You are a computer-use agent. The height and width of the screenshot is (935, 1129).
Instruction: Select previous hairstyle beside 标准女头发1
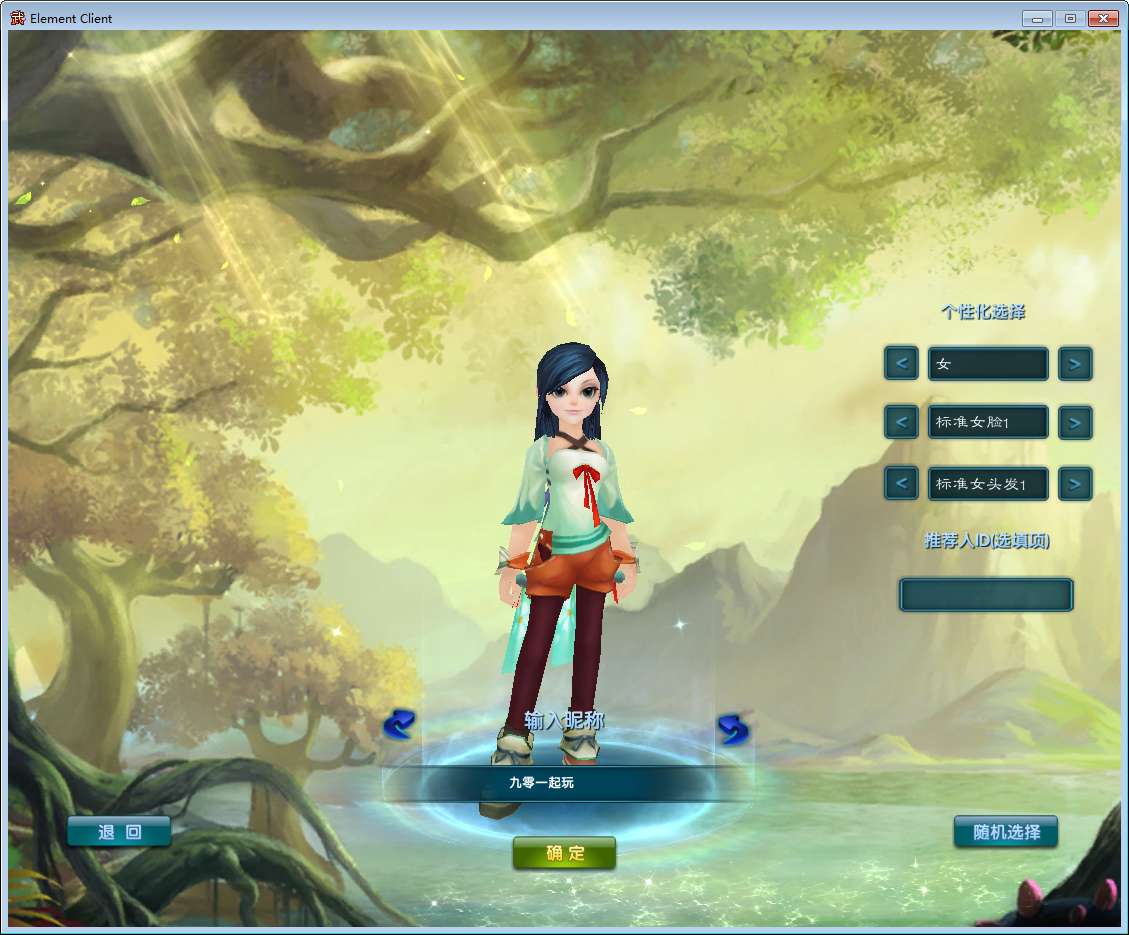[x=901, y=484]
